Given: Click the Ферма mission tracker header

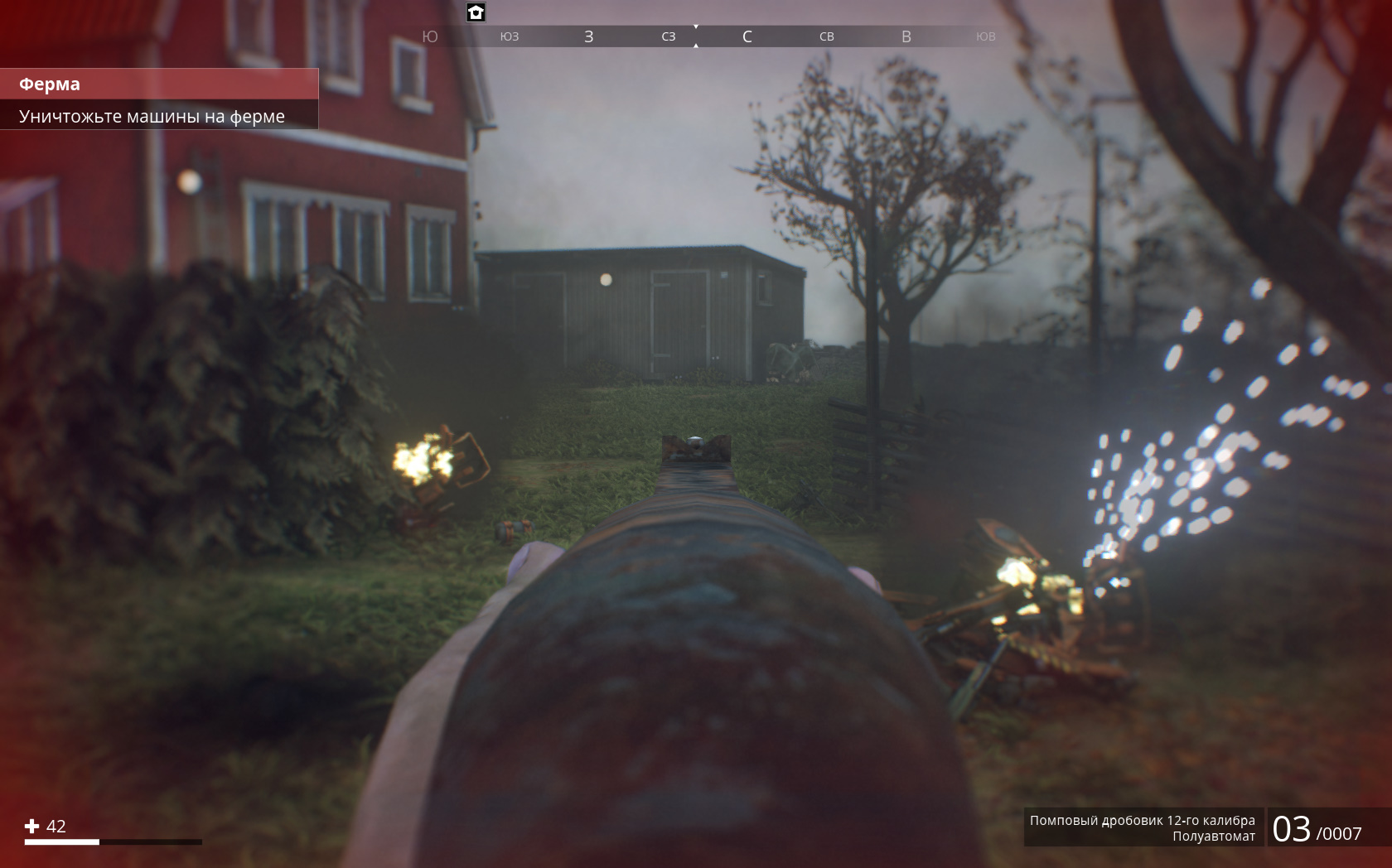Looking at the screenshot, I should (157, 84).
